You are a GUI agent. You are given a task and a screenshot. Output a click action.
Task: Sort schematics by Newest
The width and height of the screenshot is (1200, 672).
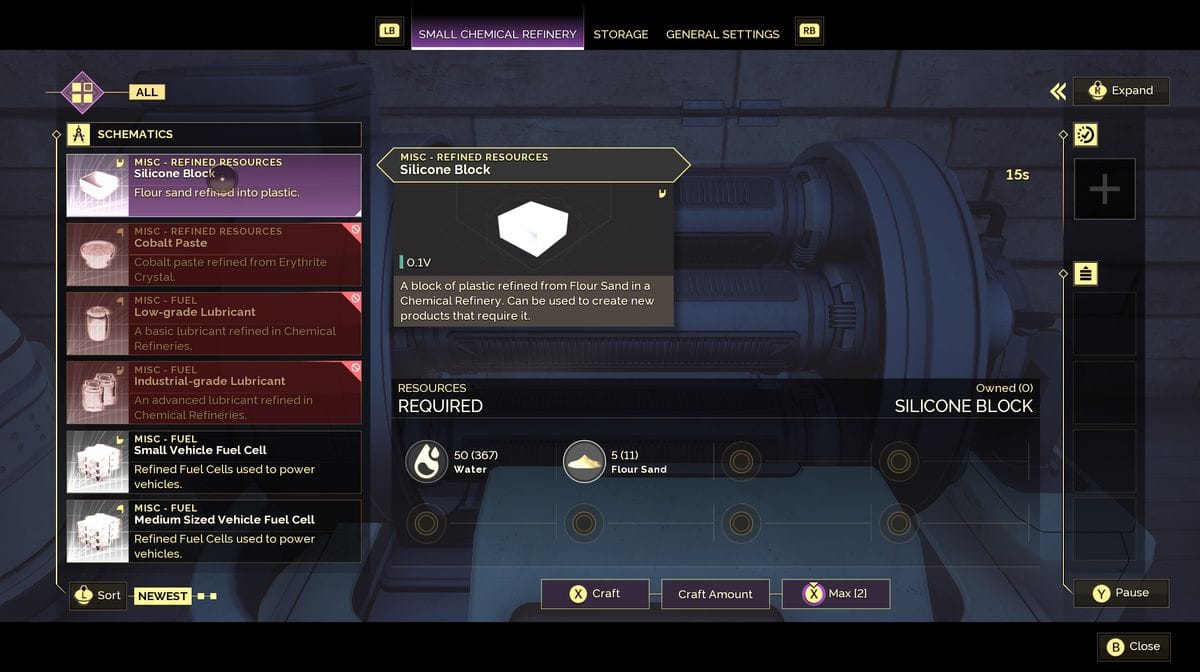pyautogui.click(x=162, y=596)
